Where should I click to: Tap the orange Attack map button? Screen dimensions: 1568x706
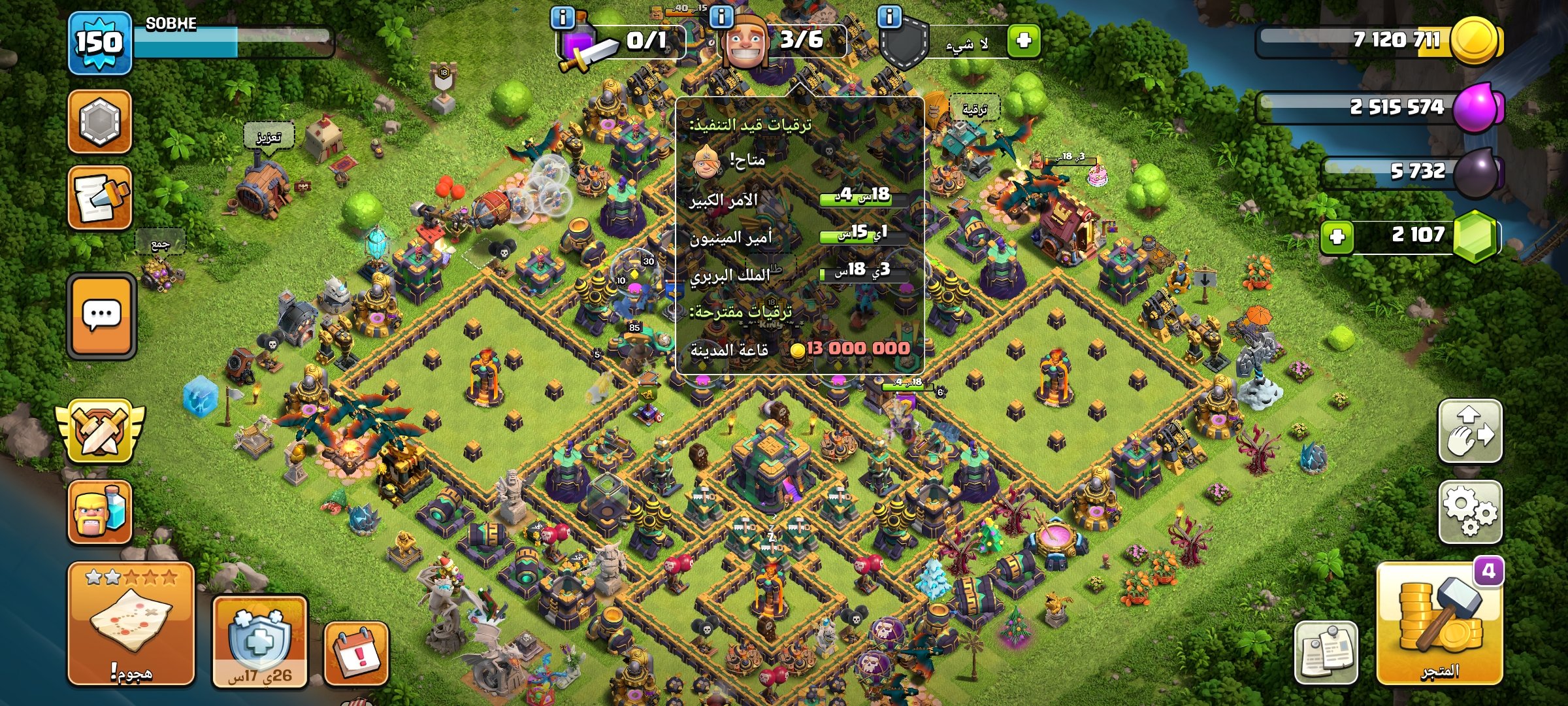[131, 623]
